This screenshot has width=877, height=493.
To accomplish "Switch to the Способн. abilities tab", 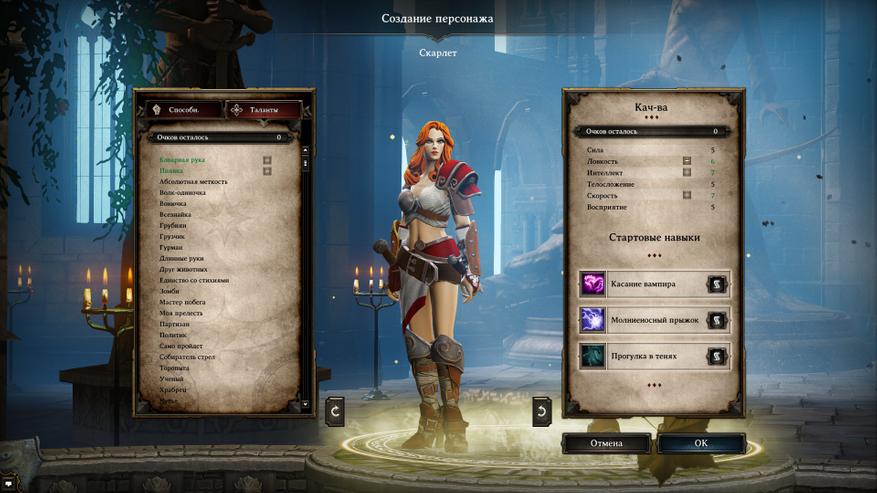I will click(x=177, y=109).
